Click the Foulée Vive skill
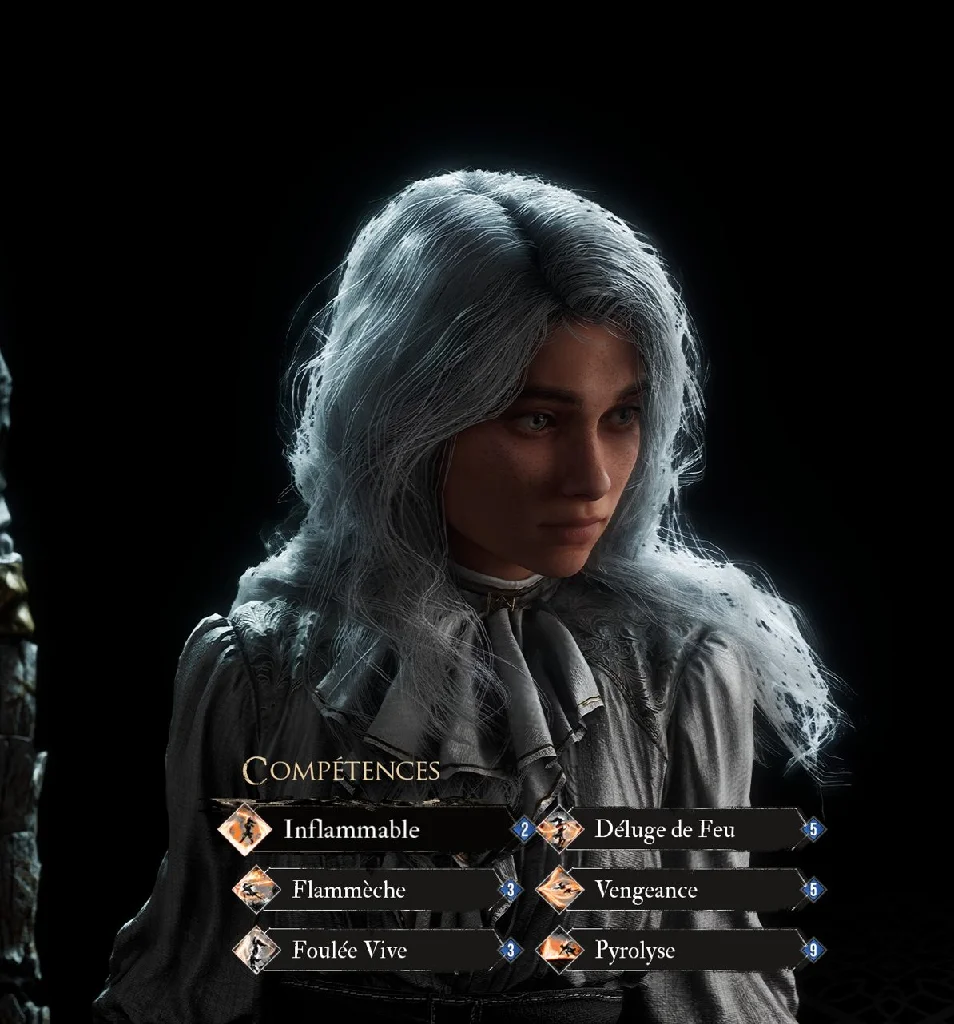The image size is (954, 1024). (x=349, y=949)
